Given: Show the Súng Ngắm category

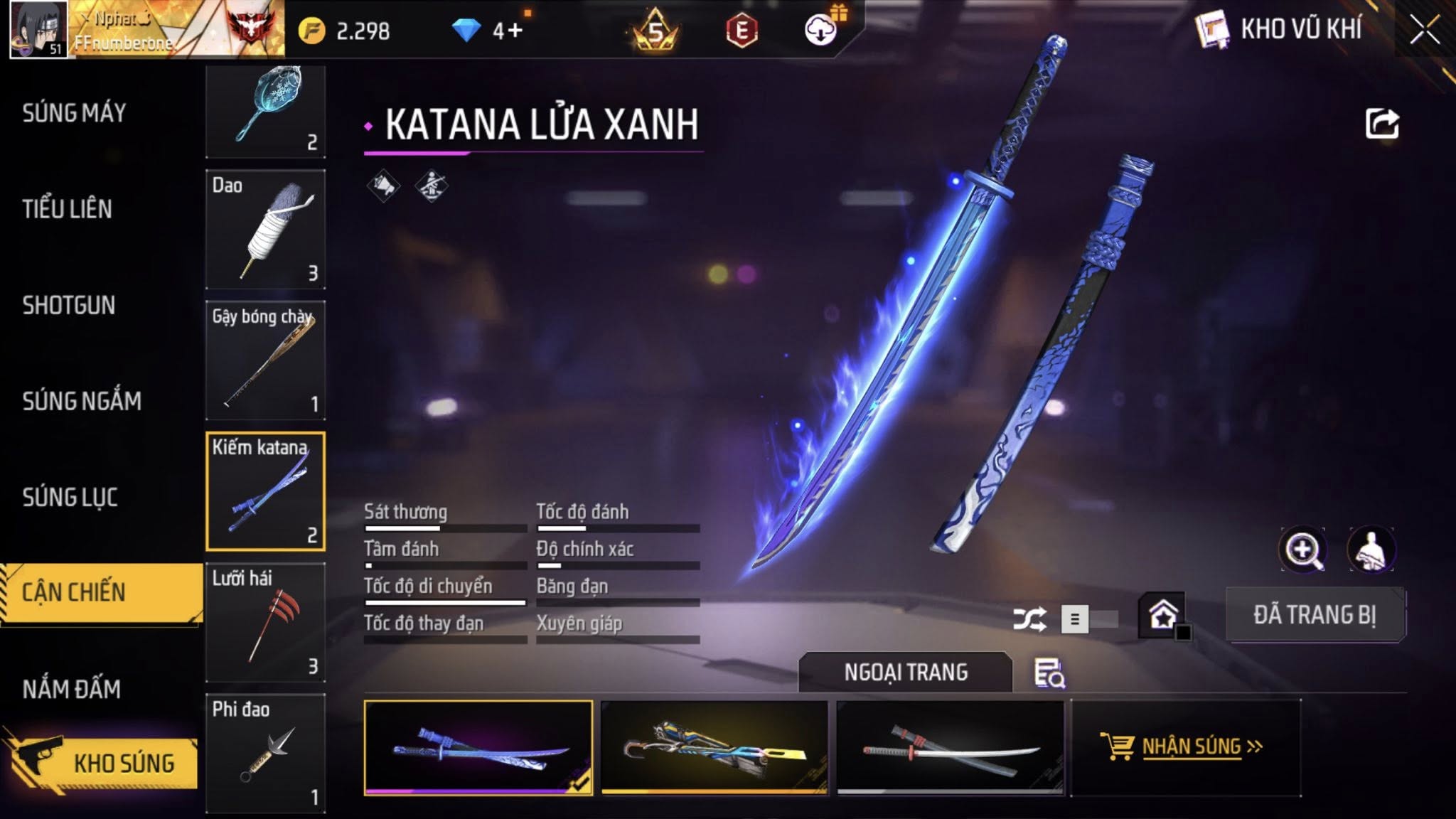Looking at the screenshot, I should [82, 401].
